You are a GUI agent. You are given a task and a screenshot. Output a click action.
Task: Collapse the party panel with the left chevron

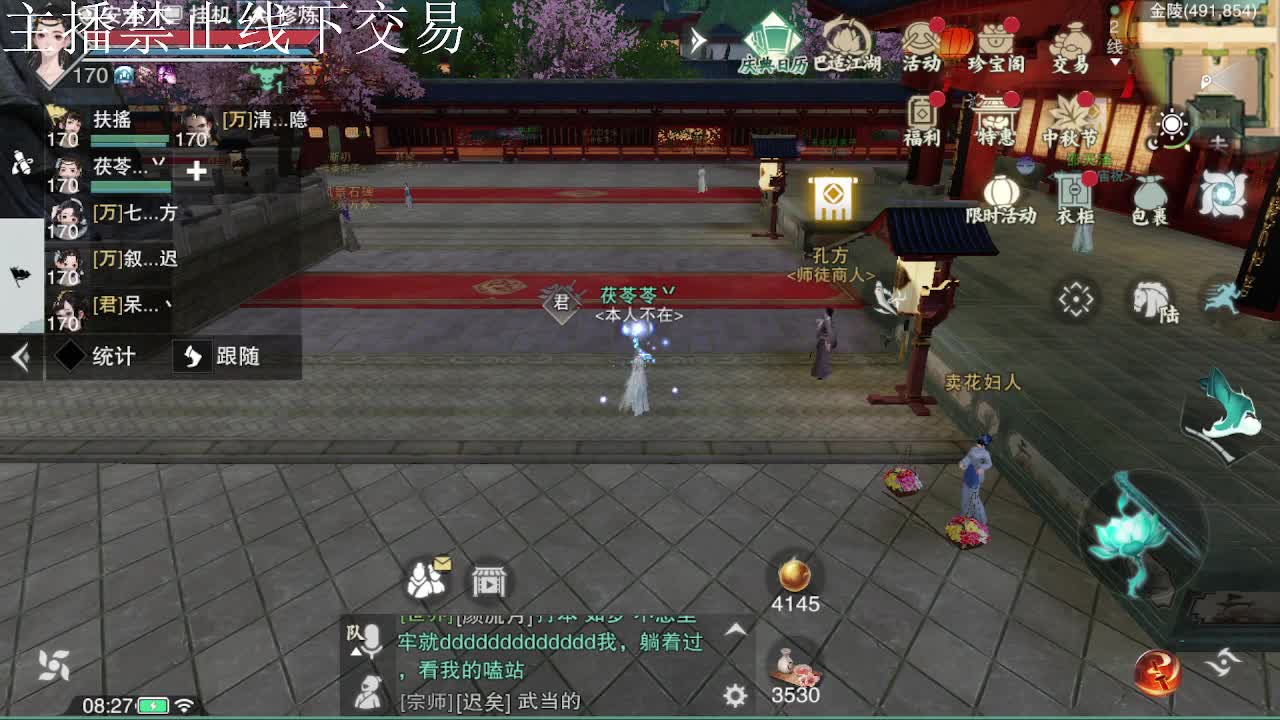tap(22, 358)
